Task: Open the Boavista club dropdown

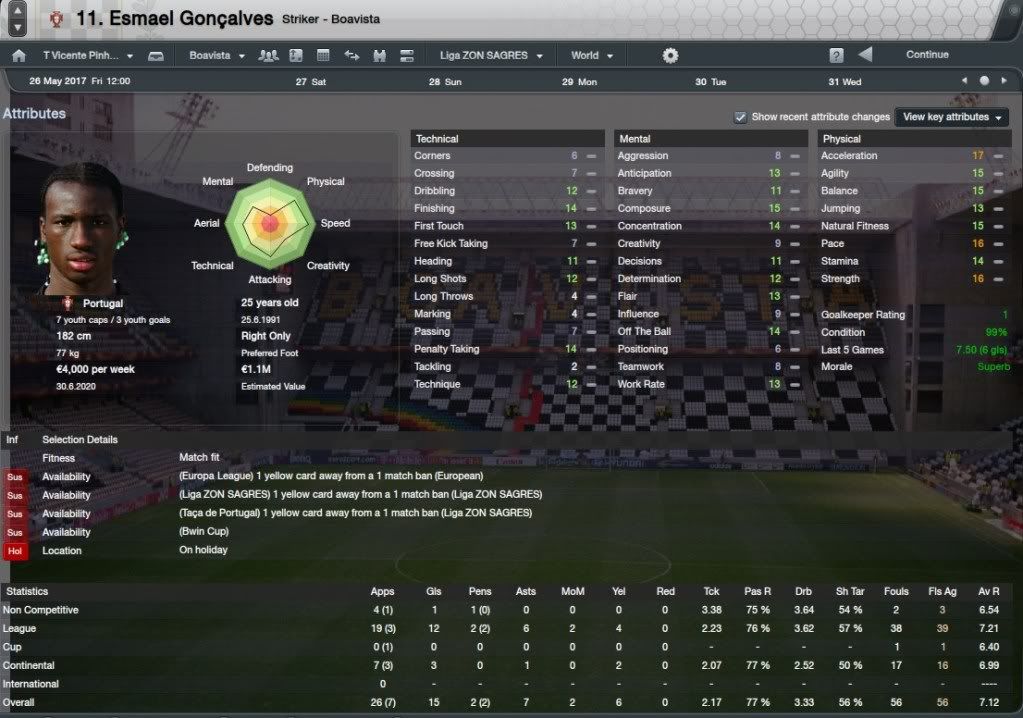Action: pyautogui.click(x=216, y=56)
